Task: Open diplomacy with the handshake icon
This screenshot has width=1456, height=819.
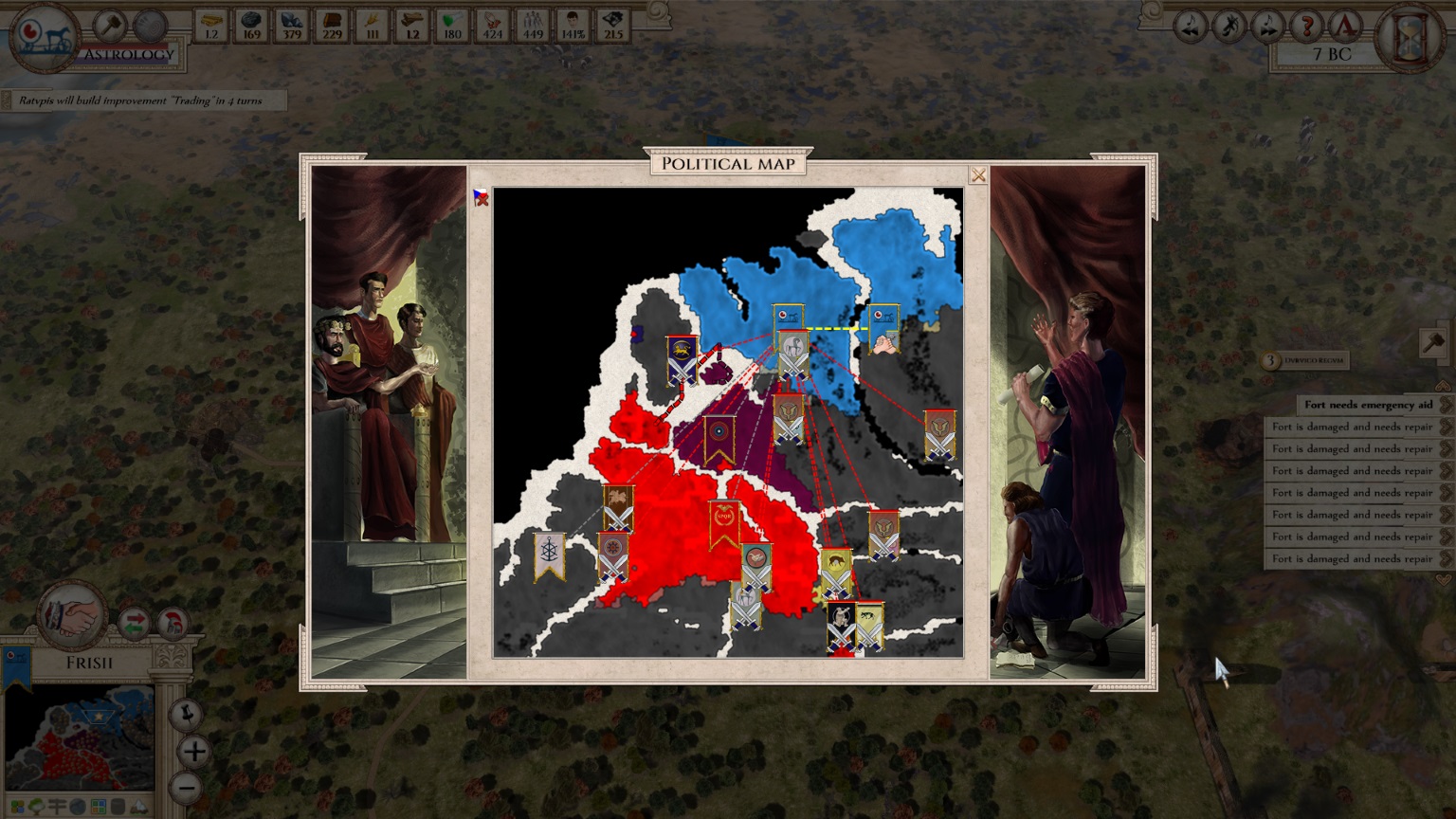Action: 71,618
